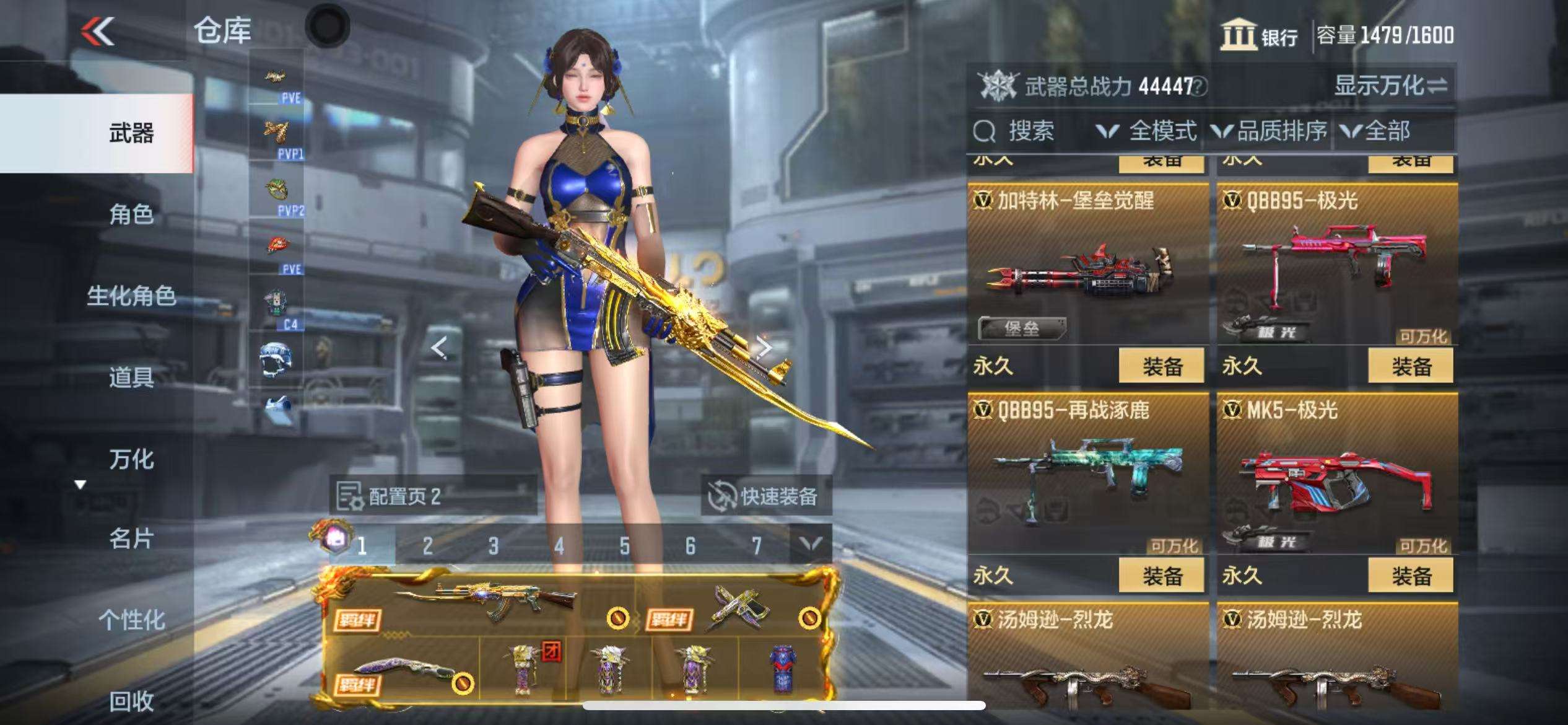
Task: Equip the MK5-极光 weapon
Action: coord(1411,576)
